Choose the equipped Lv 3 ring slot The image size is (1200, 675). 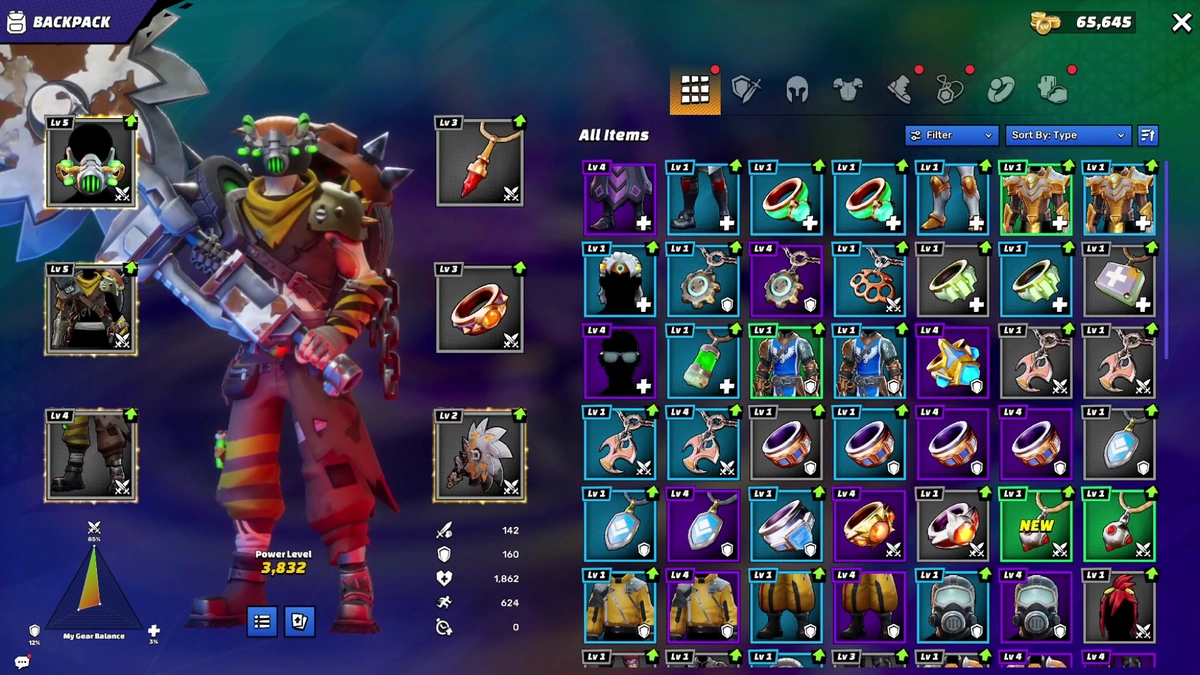coord(480,309)
